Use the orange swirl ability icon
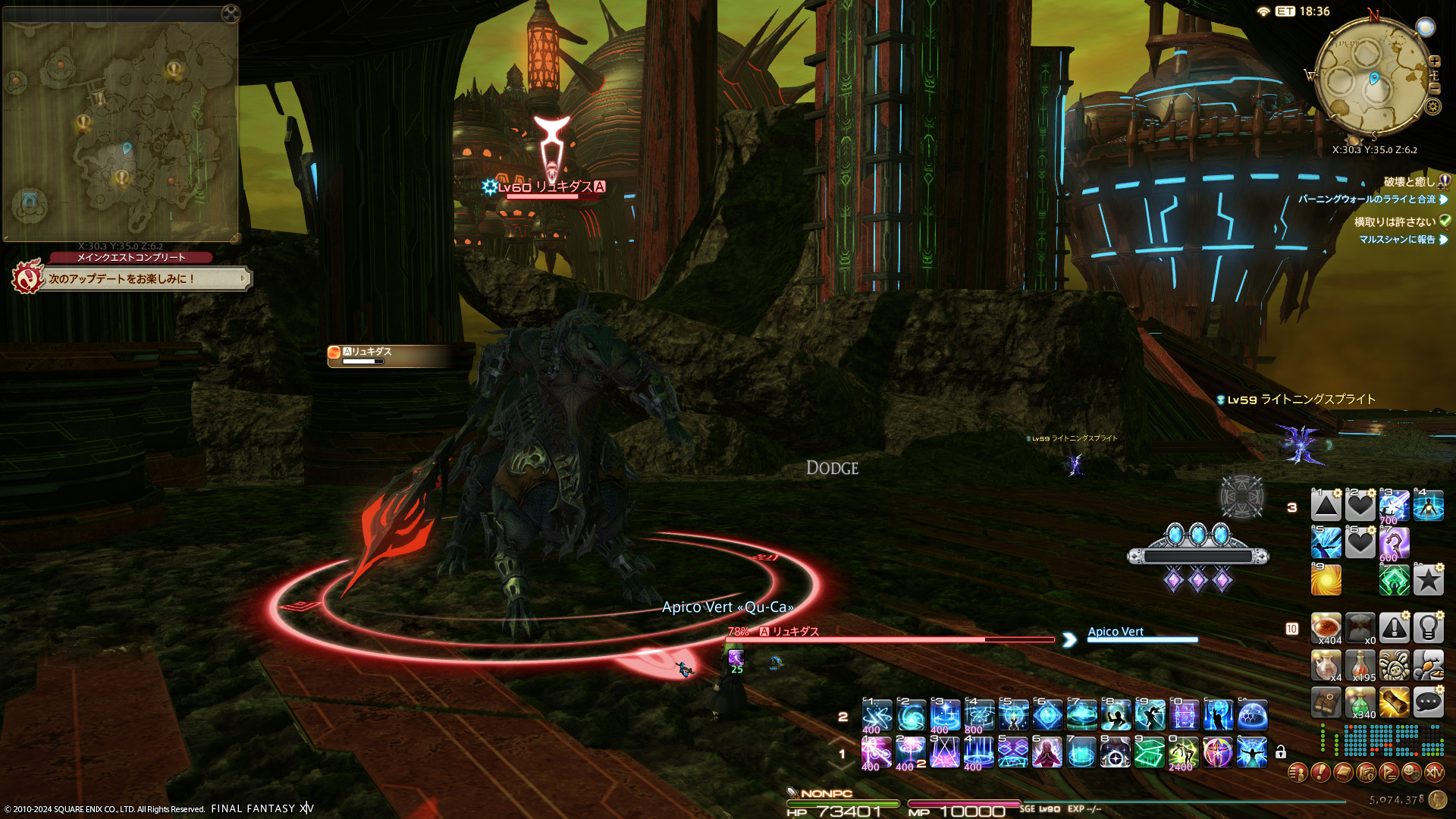 (x=1326, y=580)
